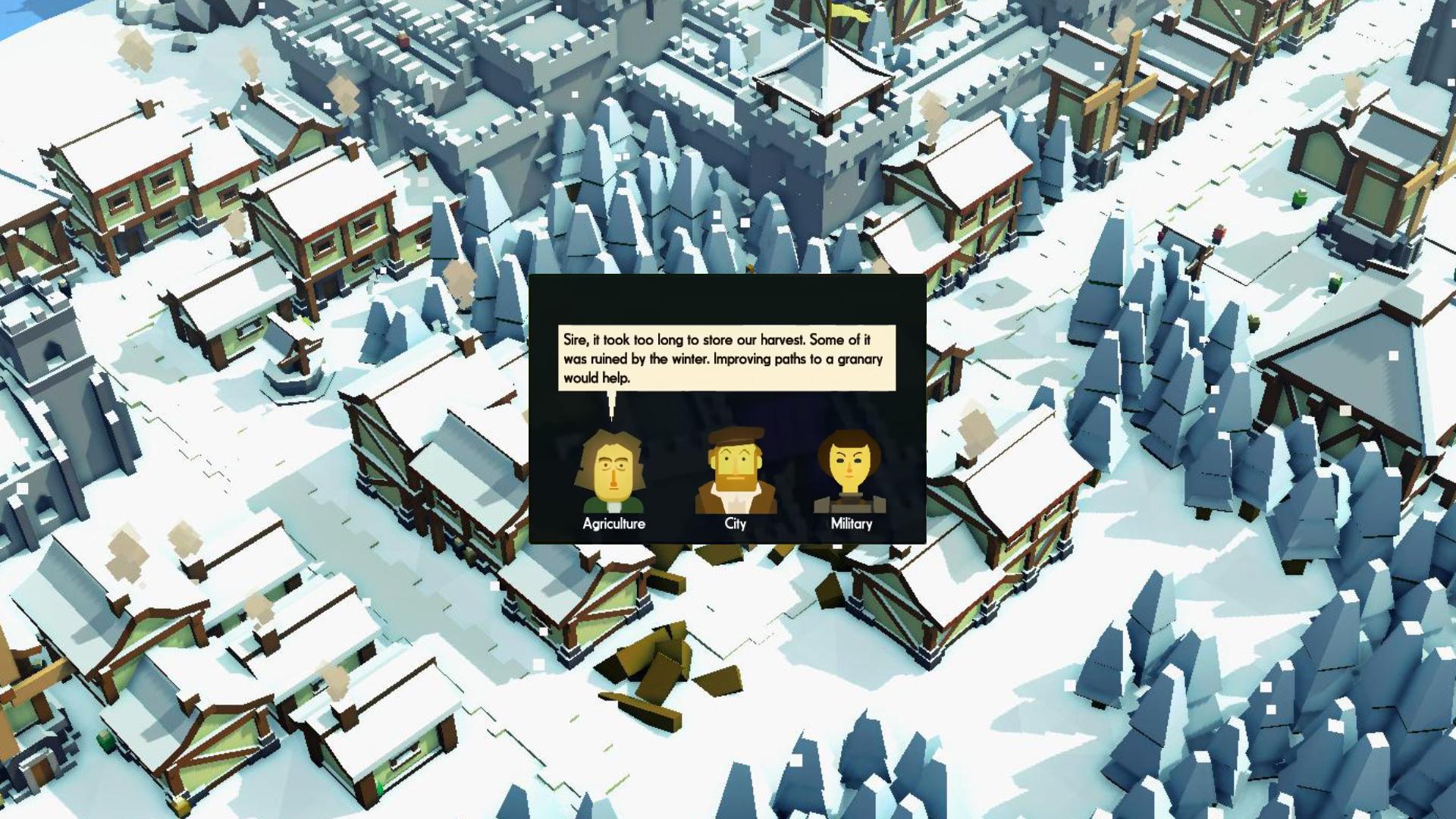Click the Agriculture label under the advisor
The image size is (1456, 819).
[613, 524]
